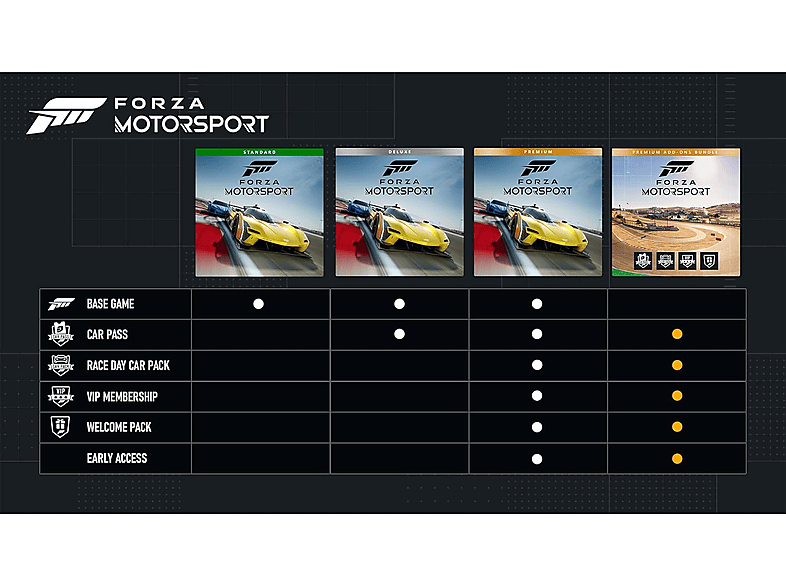This screenshot has height=587, width=786.
Task: Select the Standard edition cover
Action: (x=260, y=212)
